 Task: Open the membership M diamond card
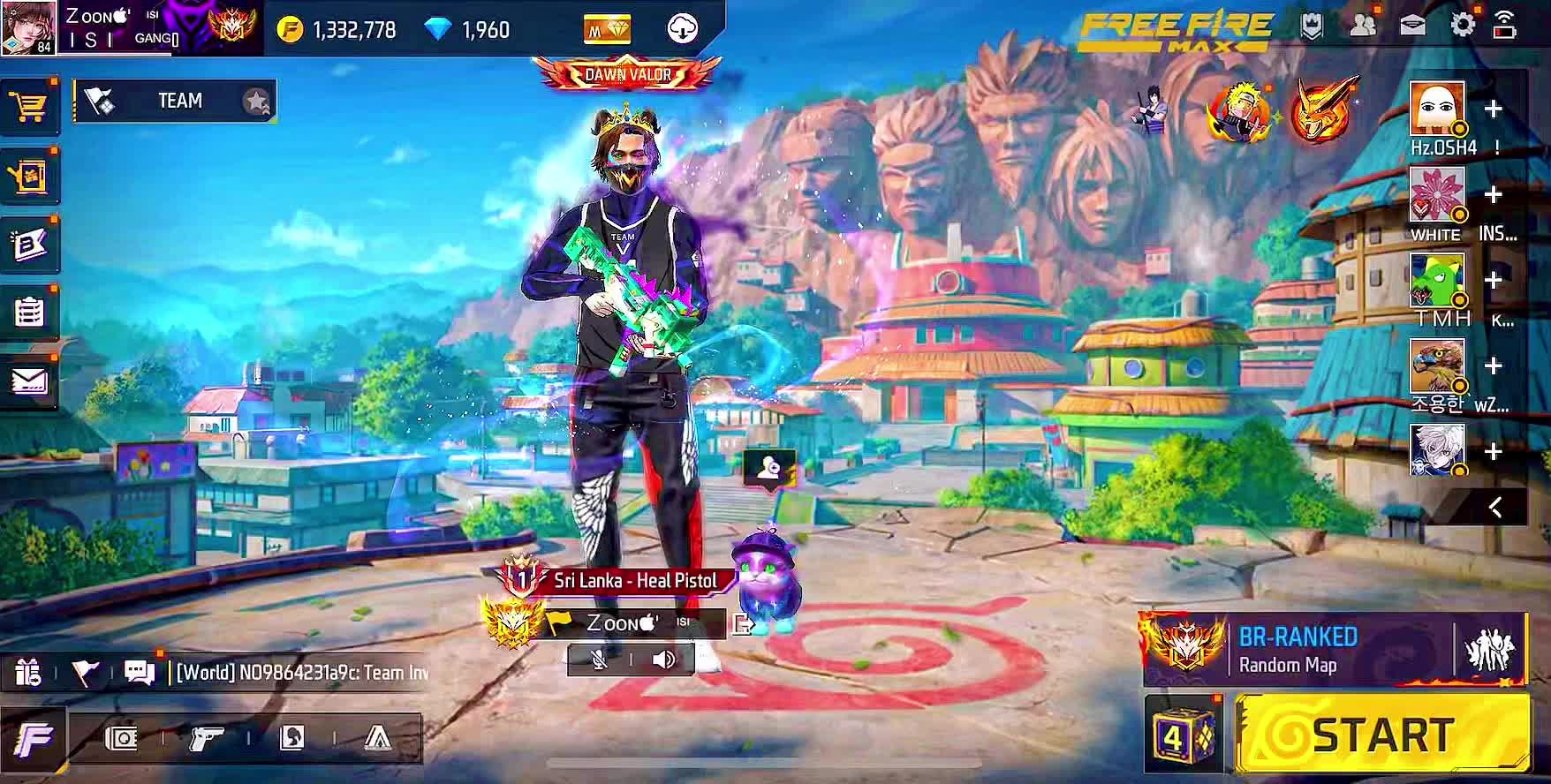[607, 30]
